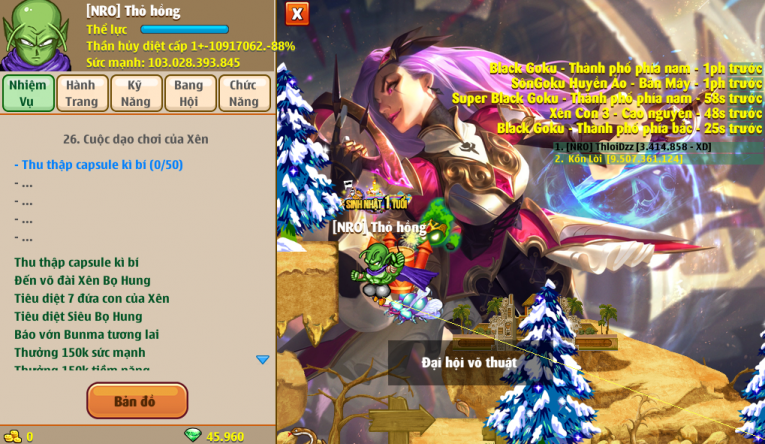Select the Kỹ Năng tab
Viewport: 765px width, 444px height.
coord(136,93)
